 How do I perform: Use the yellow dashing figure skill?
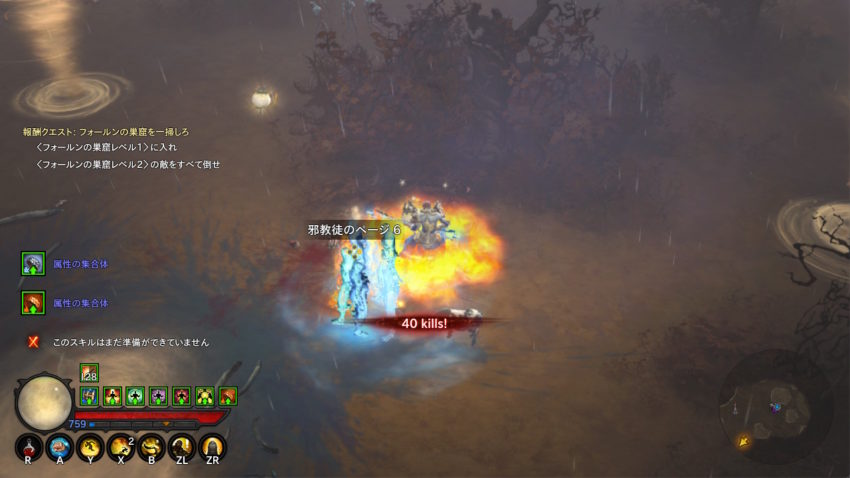(x=90, y=447)
